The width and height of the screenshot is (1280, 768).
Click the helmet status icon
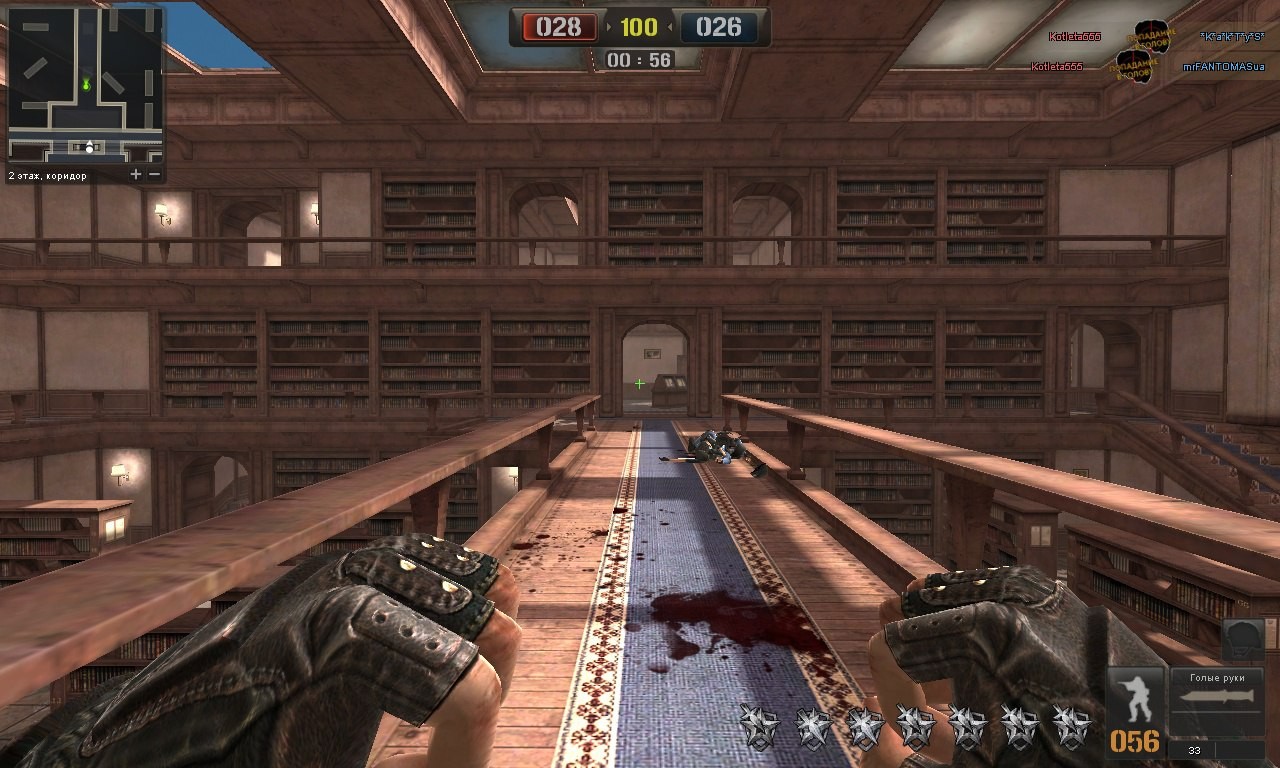[x=1242, y=640]
